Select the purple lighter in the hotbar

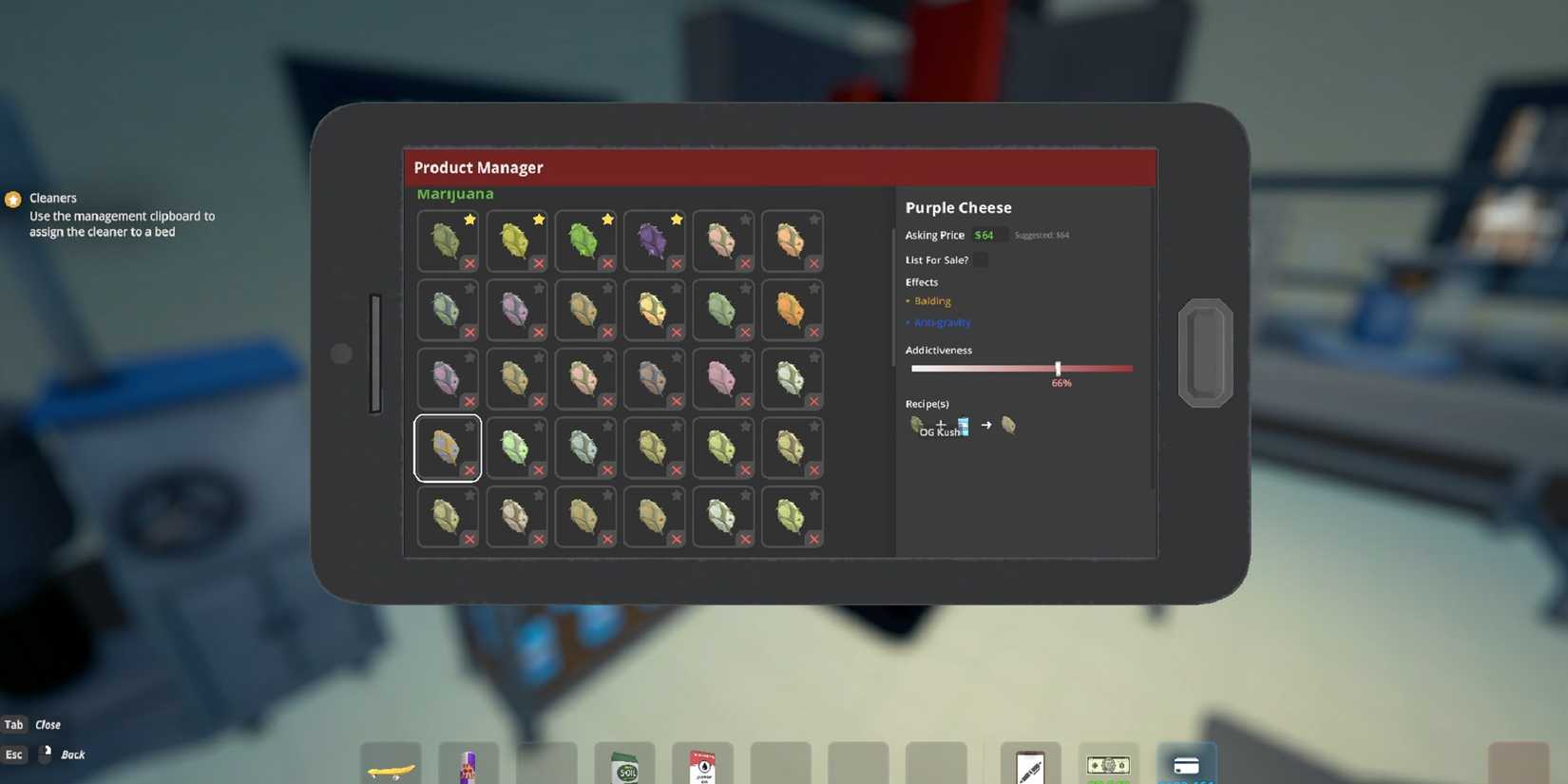[x=468, y=763]
